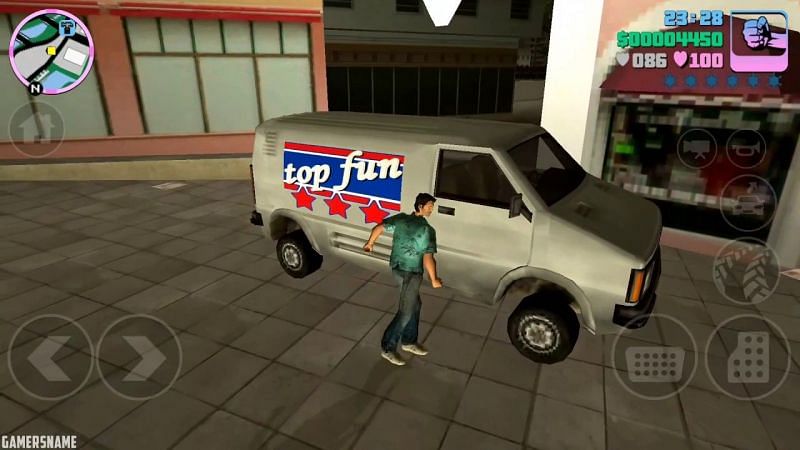Screen dimensions: 800x450
Task: Open the circular radar minimap
Action: 50,51
